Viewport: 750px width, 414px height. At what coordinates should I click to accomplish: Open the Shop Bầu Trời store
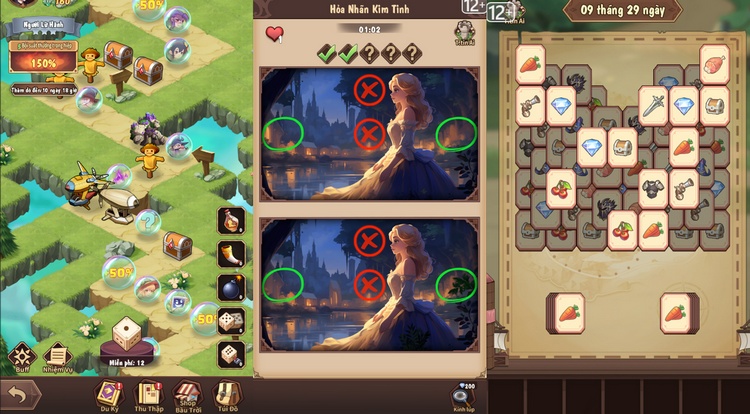coord(187,393)
